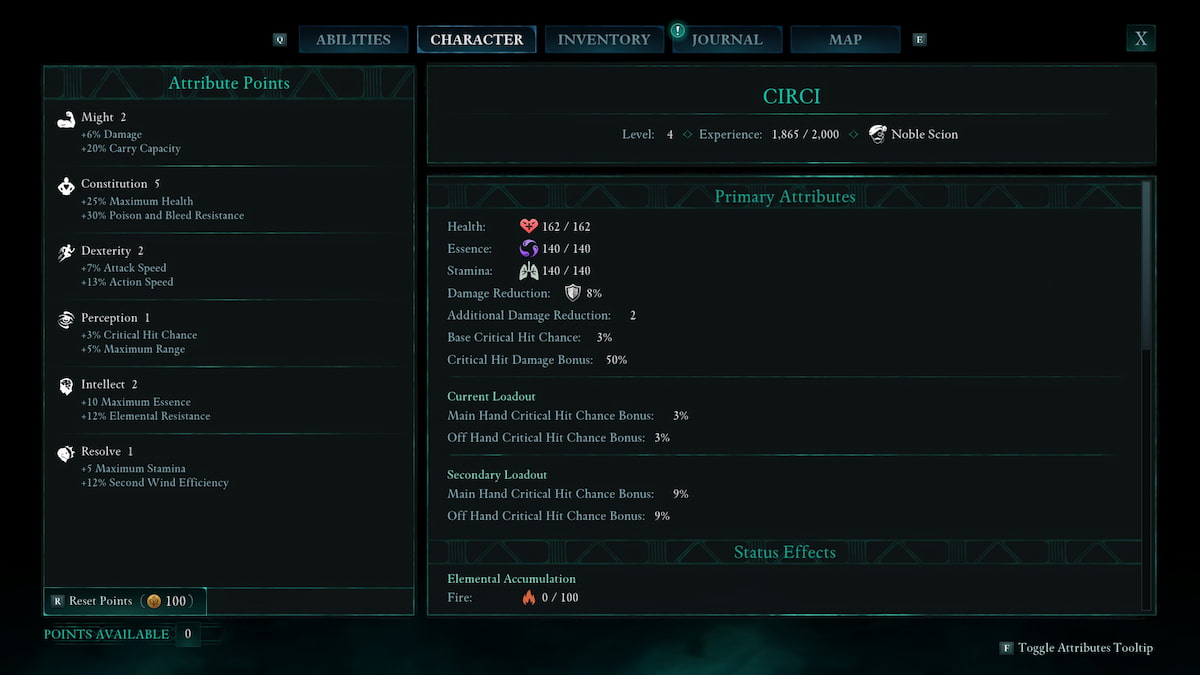Show the Map tab
Viewport: 1200px width, 675px height.
tap(845, 40)
